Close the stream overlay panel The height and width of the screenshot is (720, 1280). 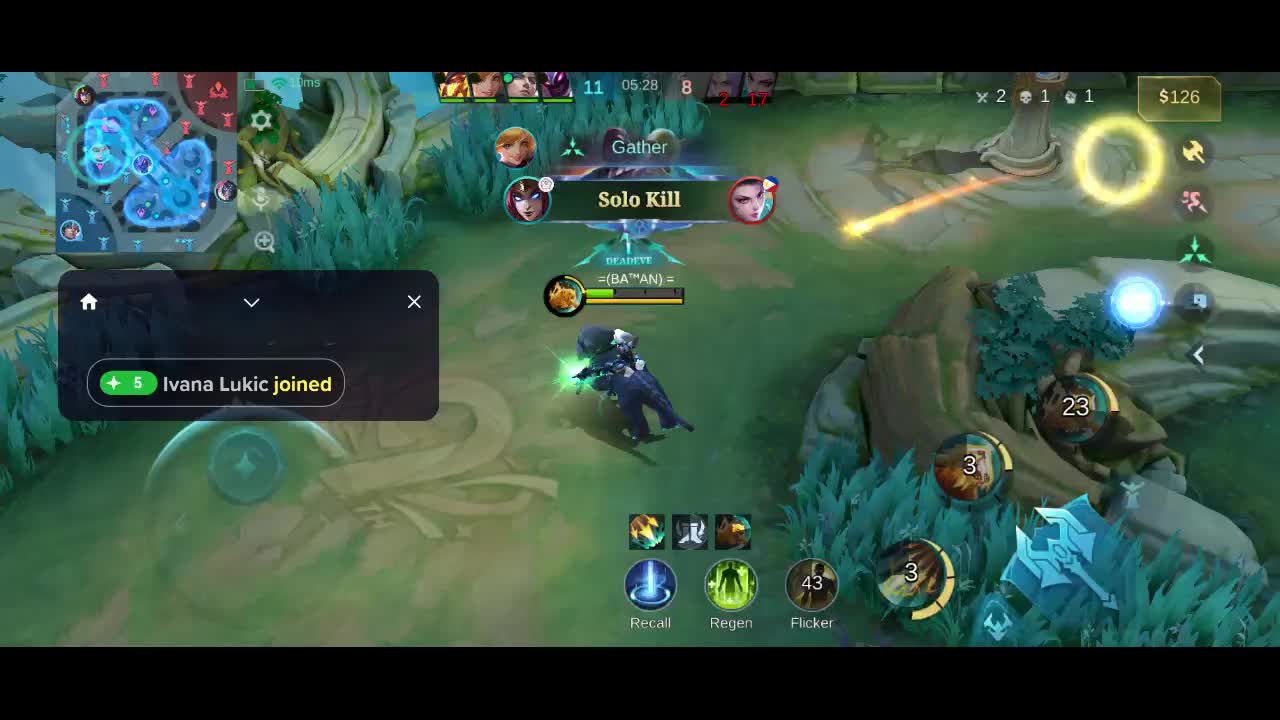(414, 302)
